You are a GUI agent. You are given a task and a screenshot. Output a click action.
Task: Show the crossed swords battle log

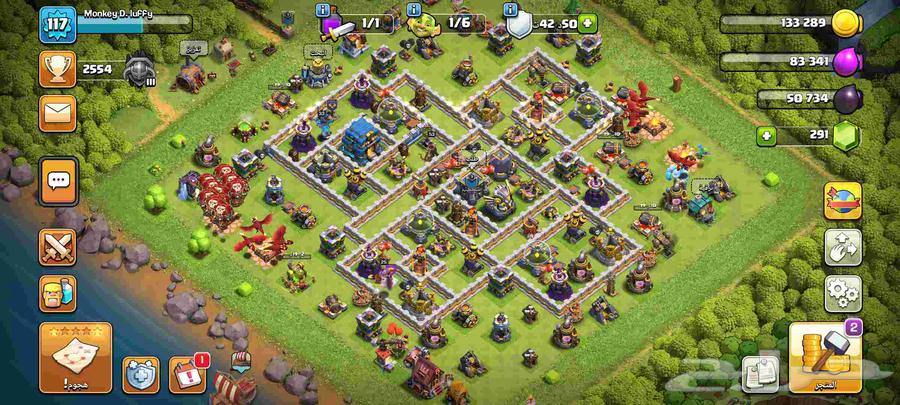pos(58,247)
